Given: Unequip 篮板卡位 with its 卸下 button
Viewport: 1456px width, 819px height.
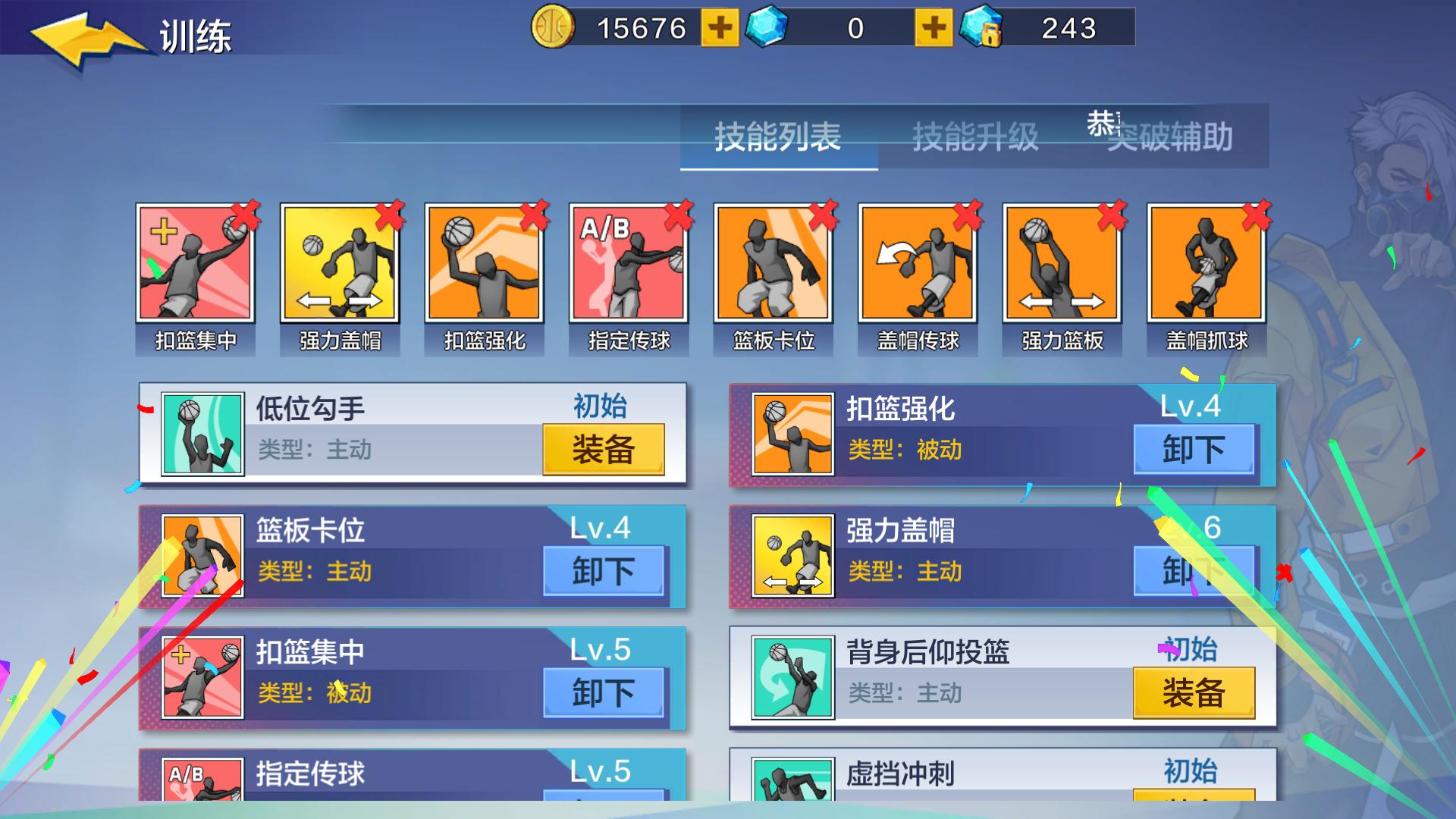Looking at the screenshot, I should pyautogui.click(x=603, y=571).
